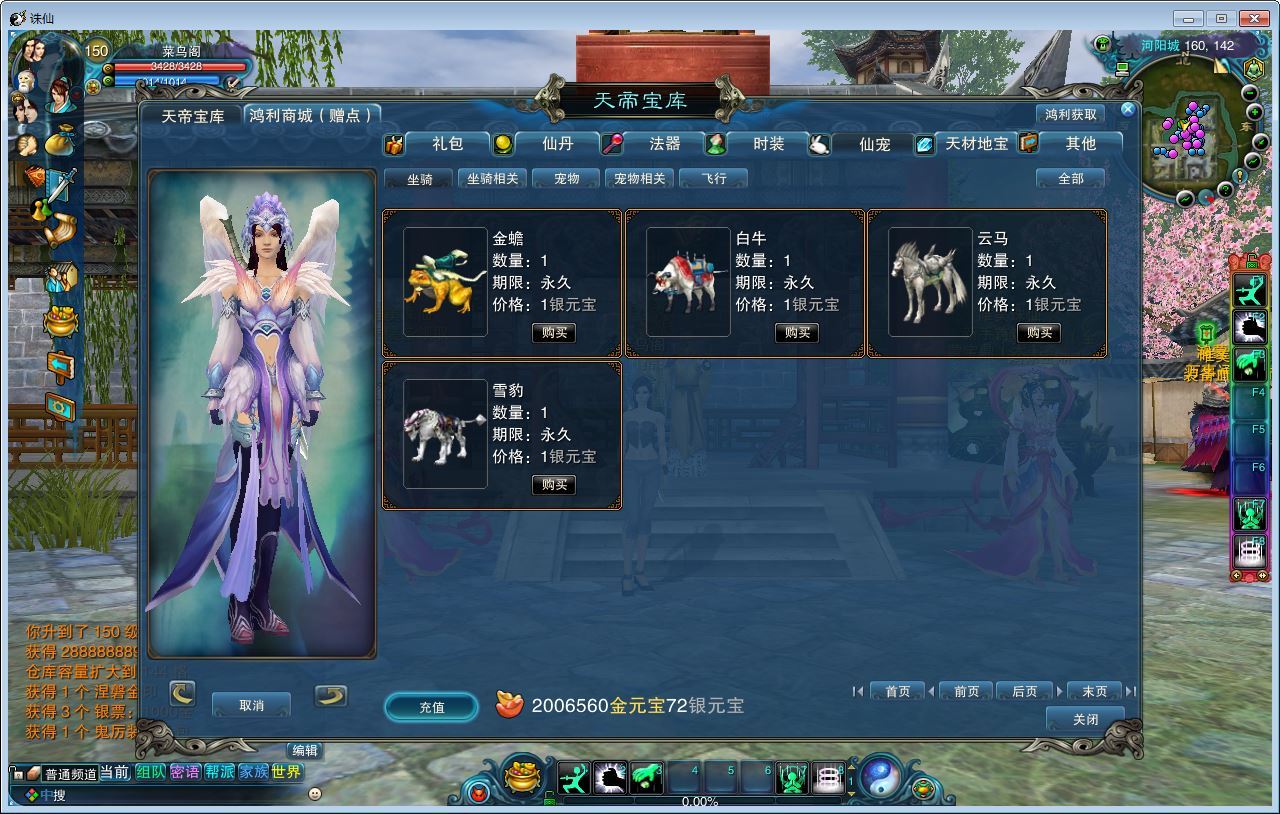The height and width of the screenshot is (814, 1280).
Task: Buy the 金蟾 golden toad mount
Action: pos(554,333)
